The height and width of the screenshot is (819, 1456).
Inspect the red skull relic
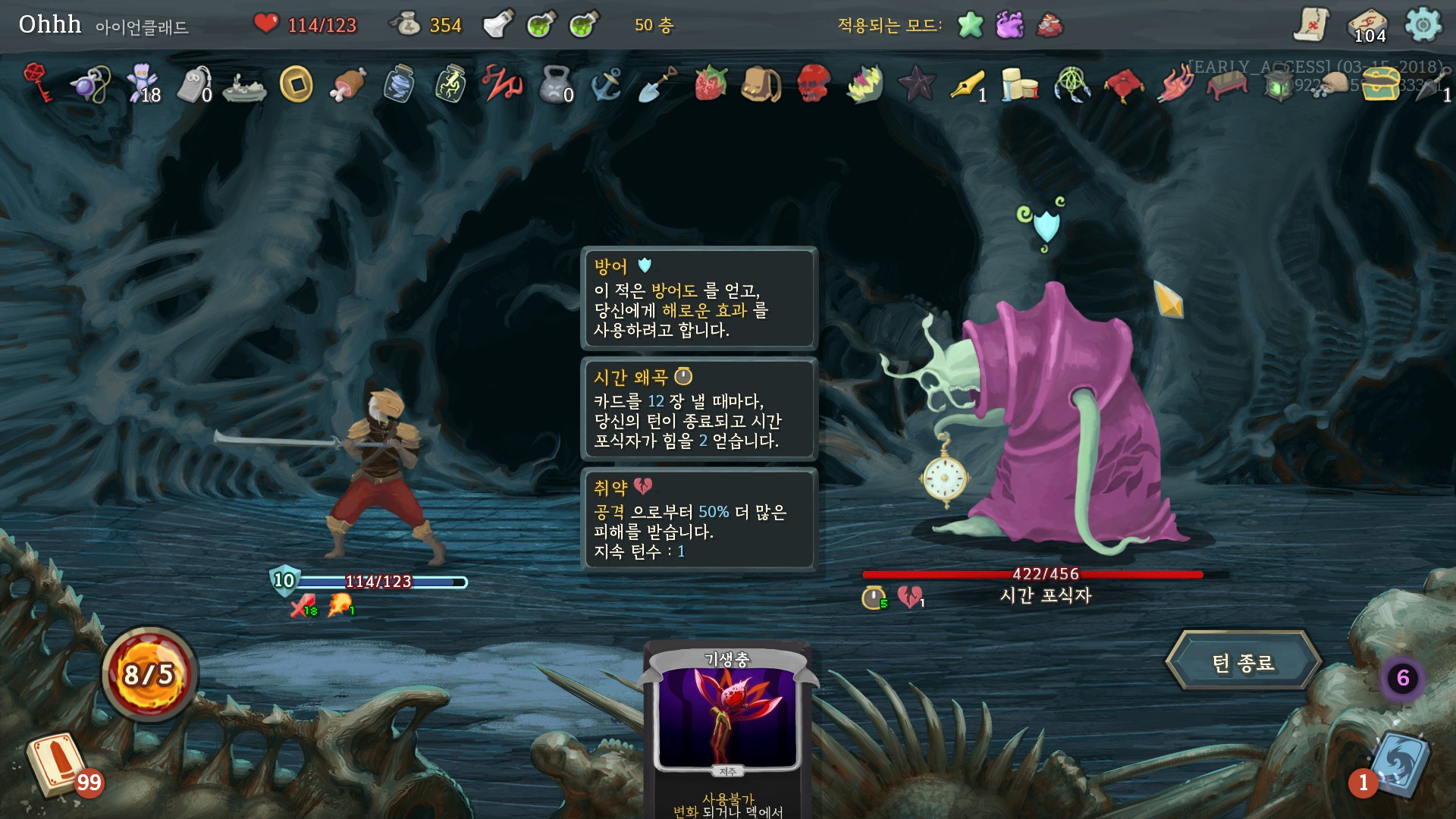click(x=813, y=83)
